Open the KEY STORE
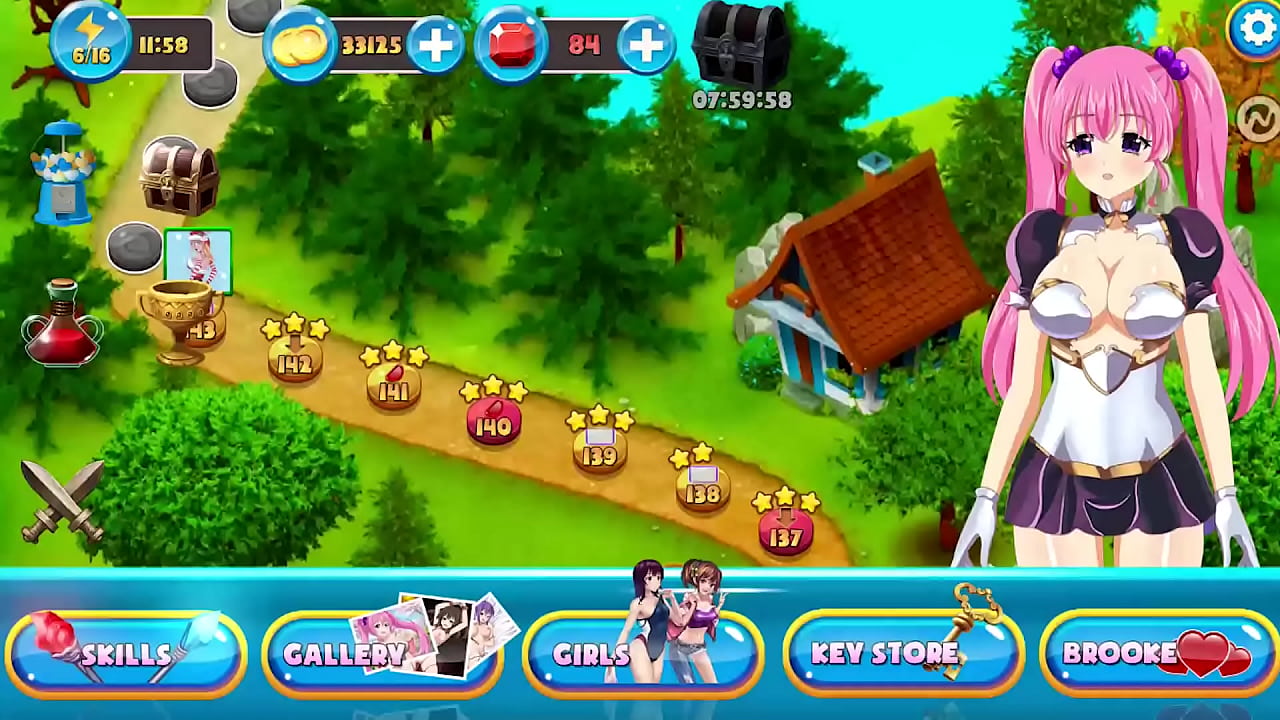 [903, 654]
